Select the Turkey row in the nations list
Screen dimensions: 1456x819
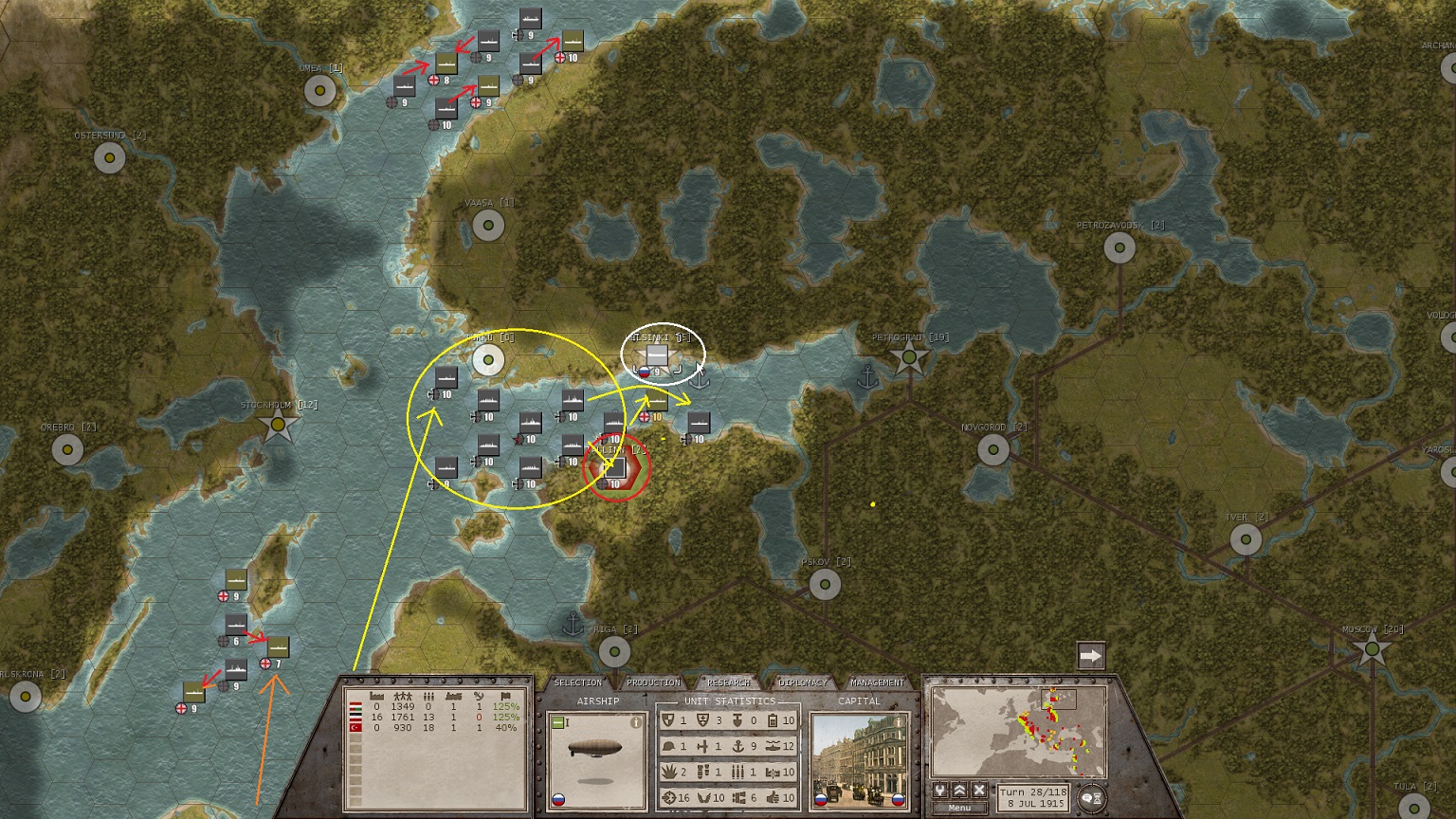pyautogui.click(x=434, y=728)
